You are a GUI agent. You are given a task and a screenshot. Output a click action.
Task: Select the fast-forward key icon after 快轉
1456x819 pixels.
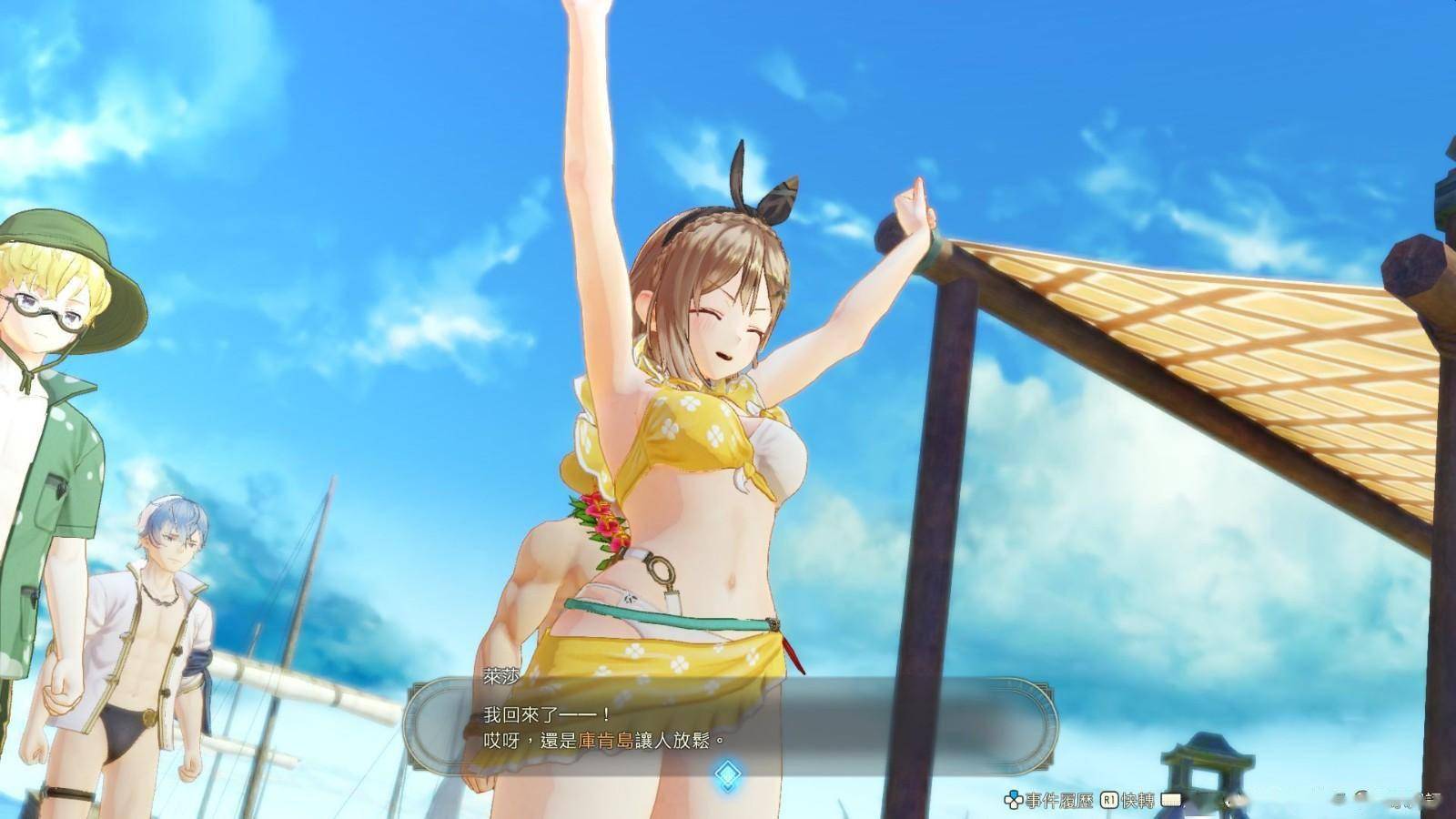pyautogui.click(x=1171, y=799)
